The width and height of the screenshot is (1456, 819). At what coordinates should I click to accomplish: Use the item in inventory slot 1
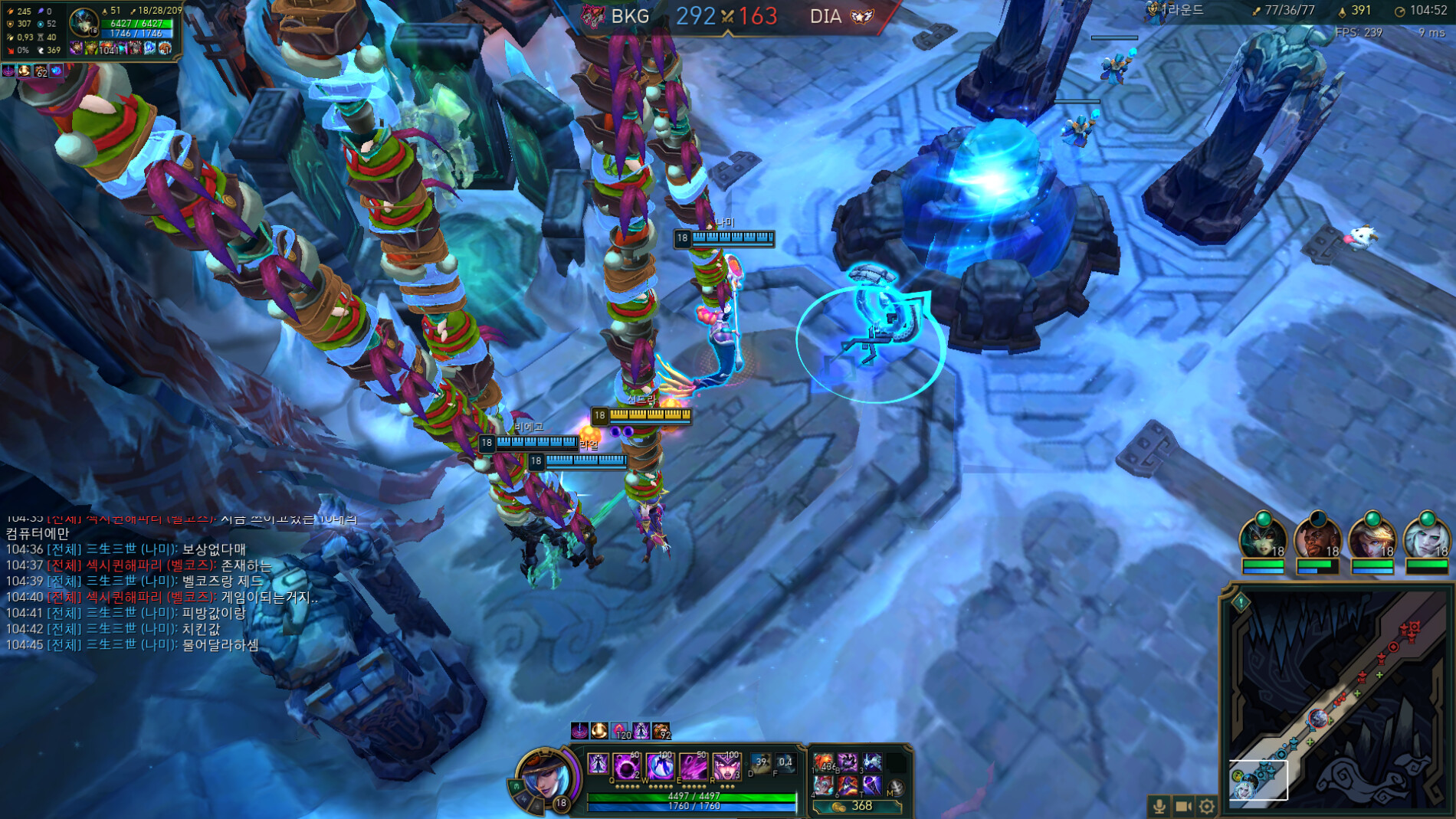pos(824,762)
